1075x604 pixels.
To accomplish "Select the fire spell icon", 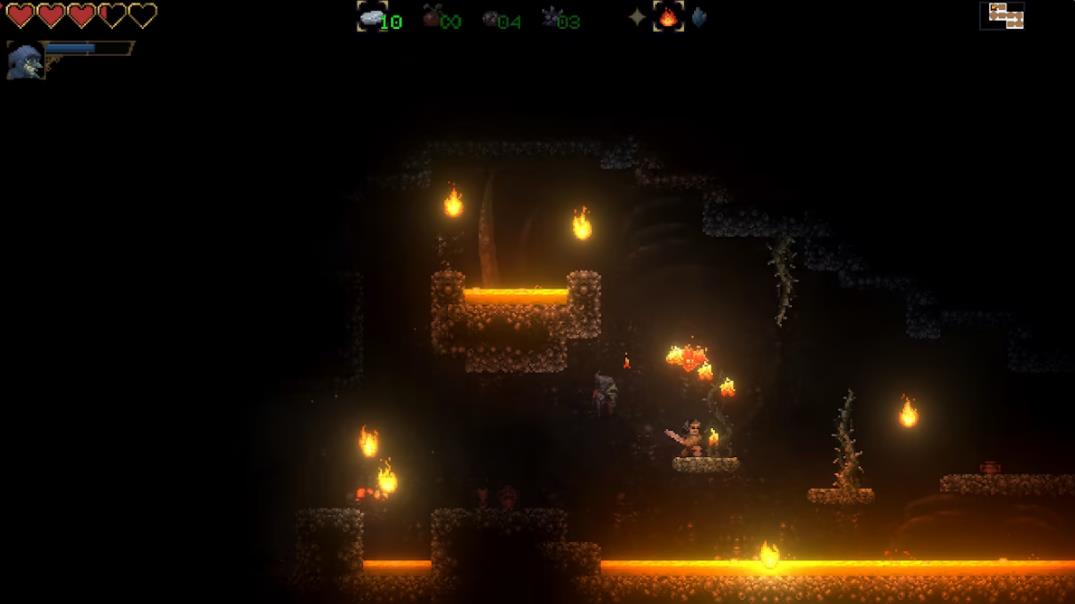I will [x=668, y=17].
